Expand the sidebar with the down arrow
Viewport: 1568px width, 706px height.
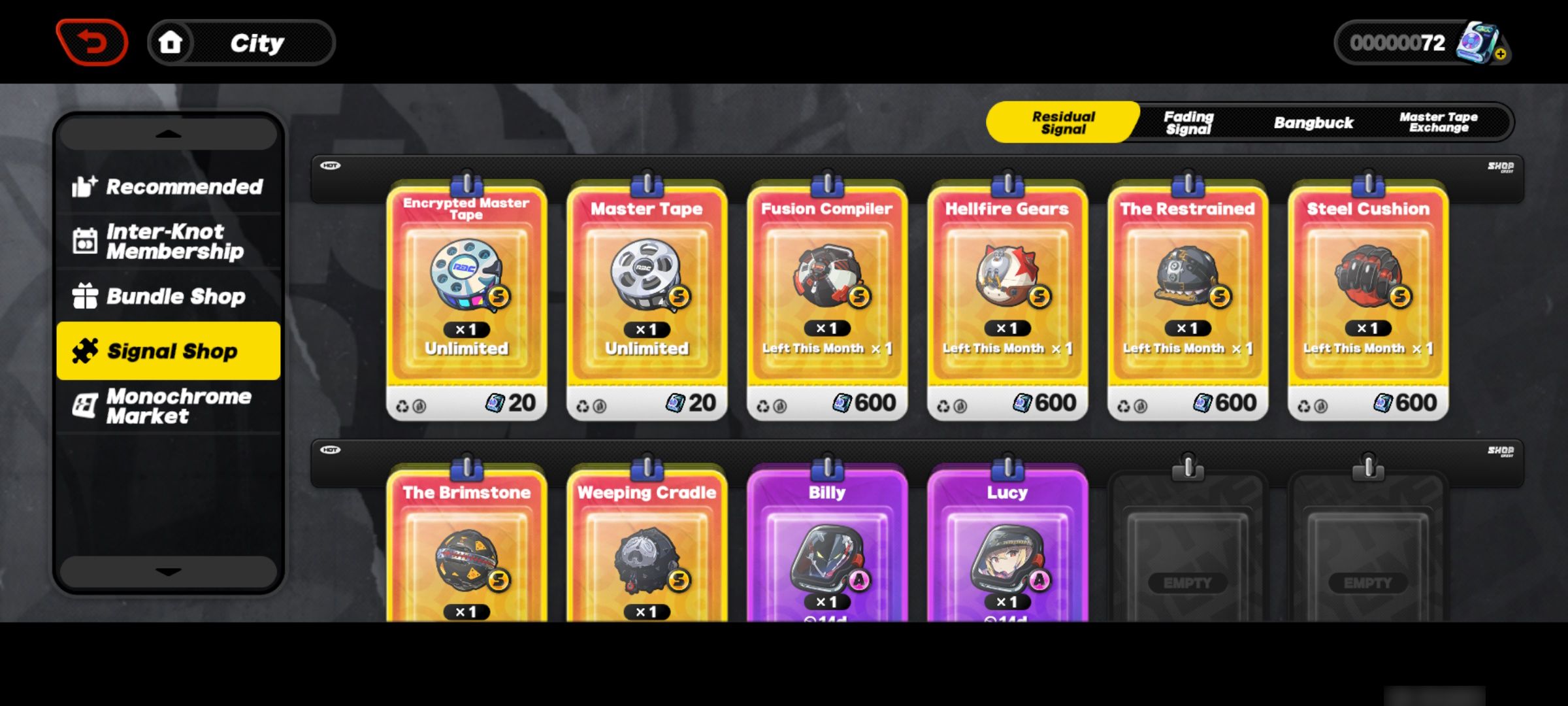pyautogui.click(x=168, y=571)
